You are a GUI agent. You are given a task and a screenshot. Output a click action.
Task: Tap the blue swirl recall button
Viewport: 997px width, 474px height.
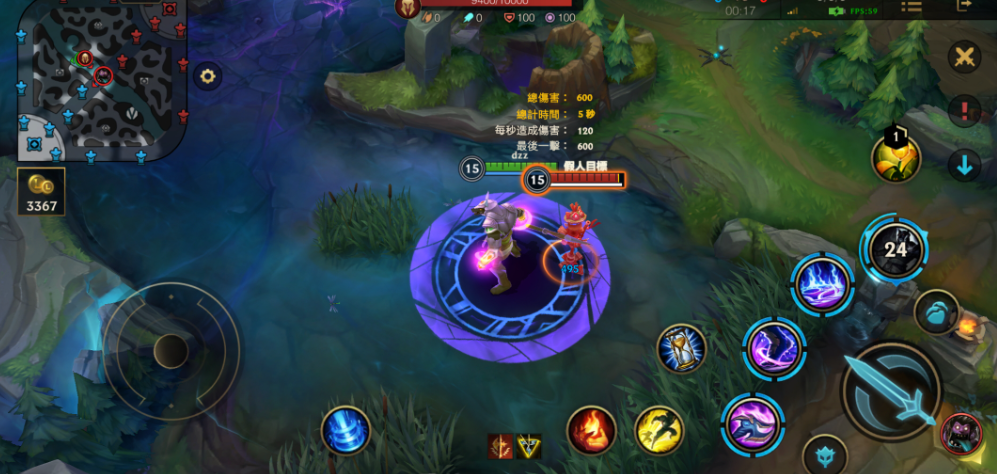pyautogui.click(x=346, y=430)
